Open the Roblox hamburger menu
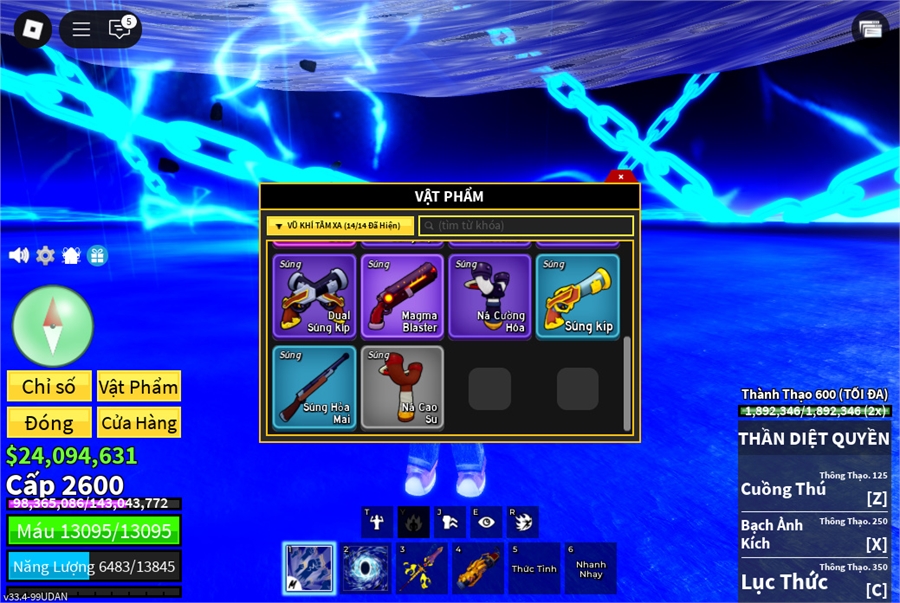This screenshot has width=900, height=603. click(x=81, y=29)
